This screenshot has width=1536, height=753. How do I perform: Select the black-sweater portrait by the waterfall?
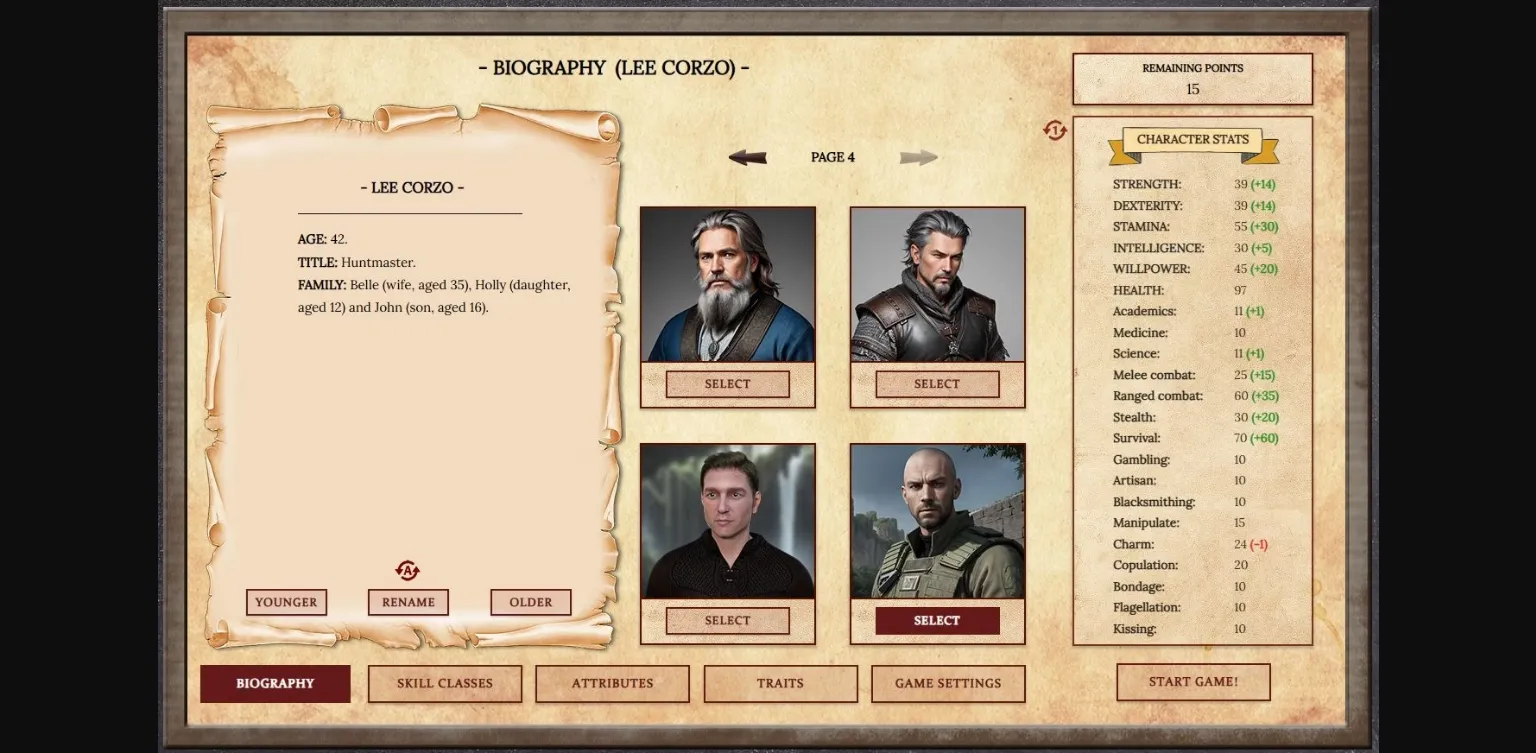[727, 620]
